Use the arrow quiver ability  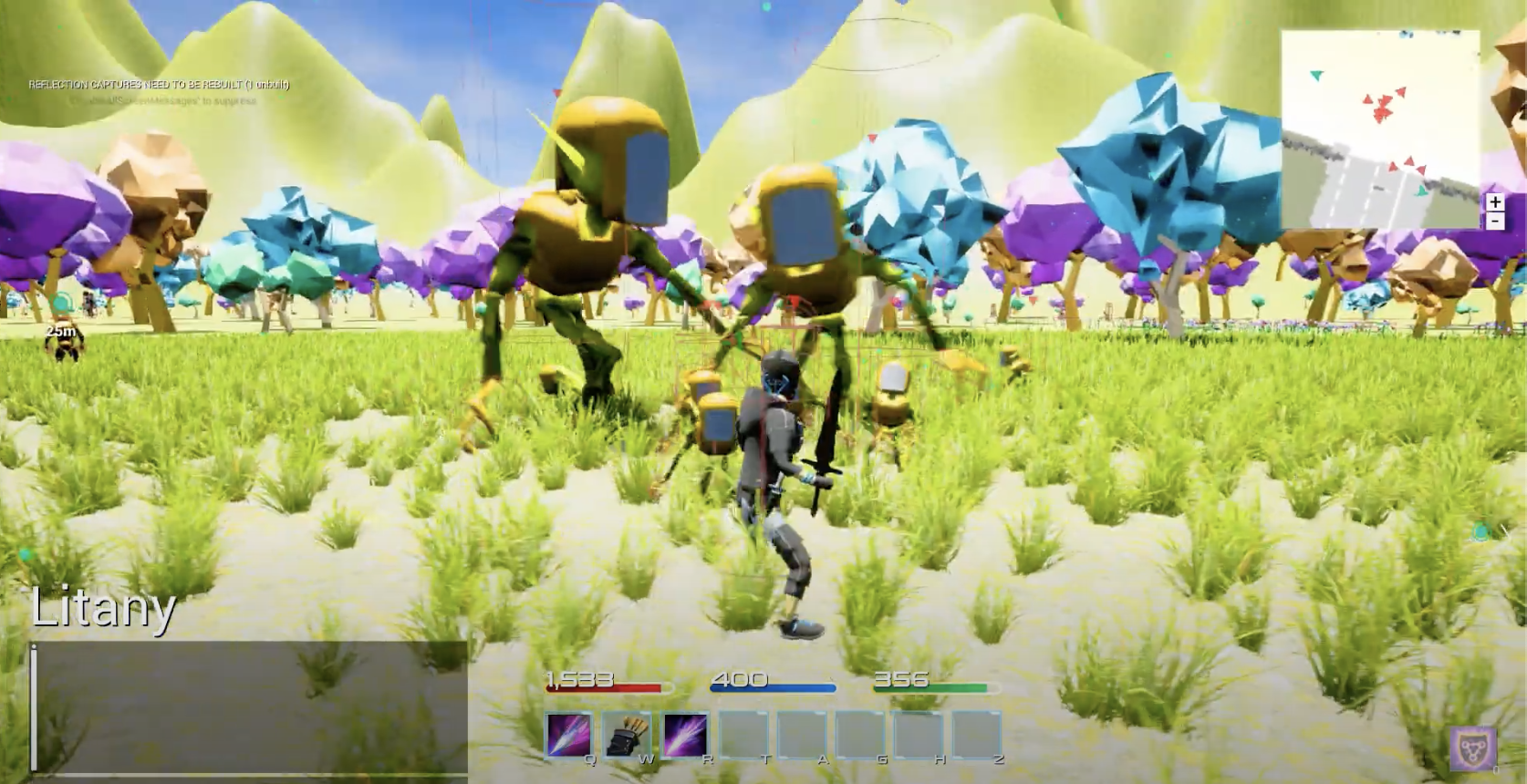(627, 735)
